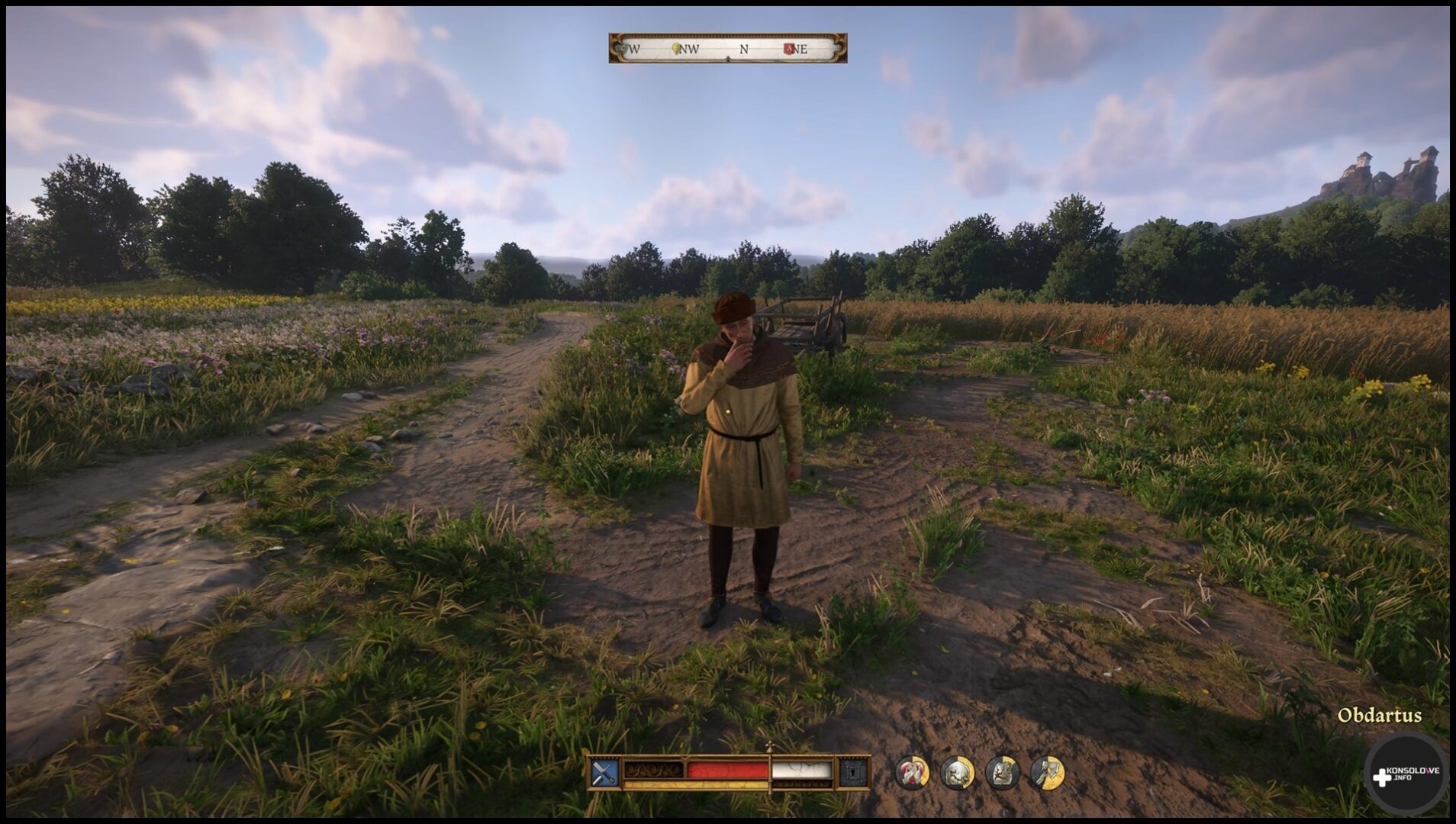Select the yellow shield marker on the compass

[x=676, y=49]
